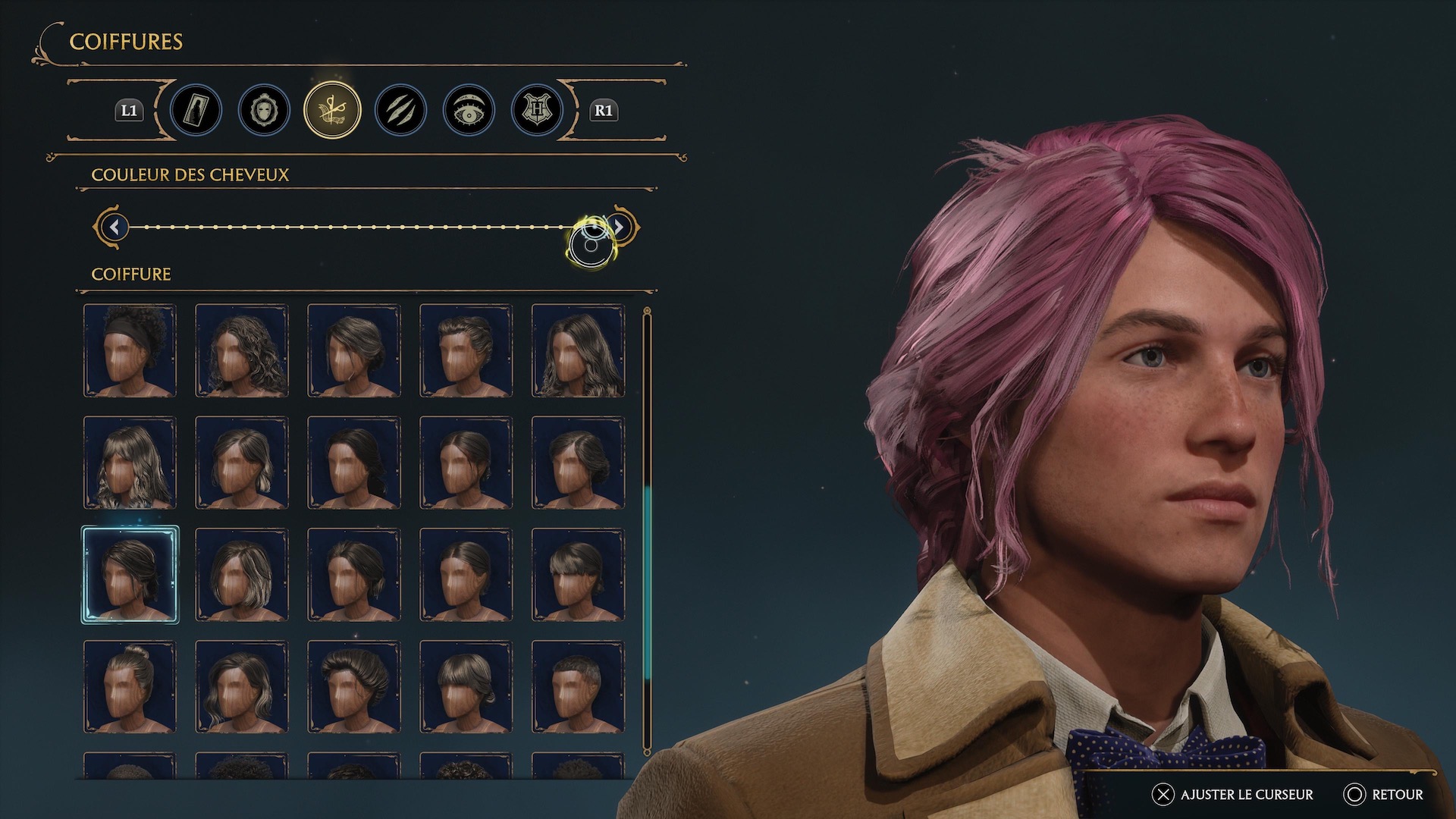The height and width of the screenshot is (819, 1456).
Task: Click the right arrow on the hair color slider
Action: pos(619,227)
